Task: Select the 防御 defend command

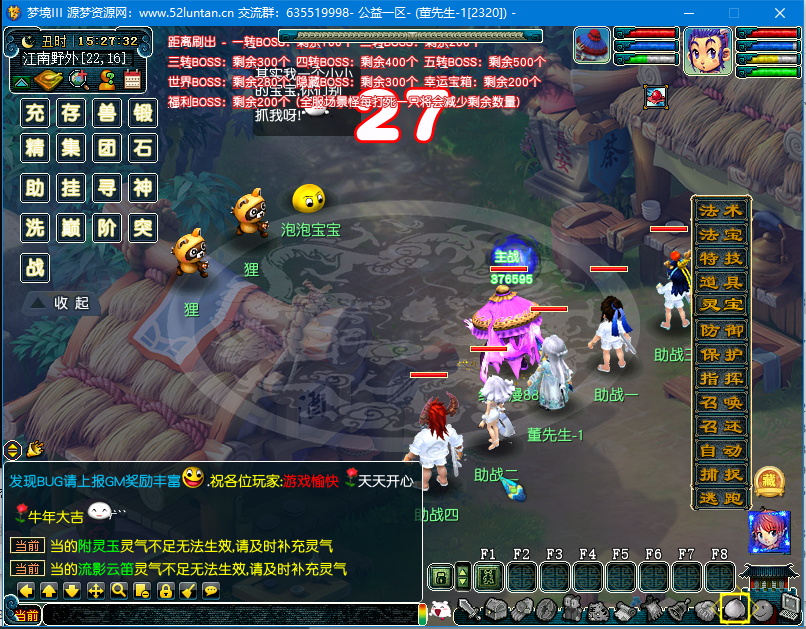Action: [721, 330]
